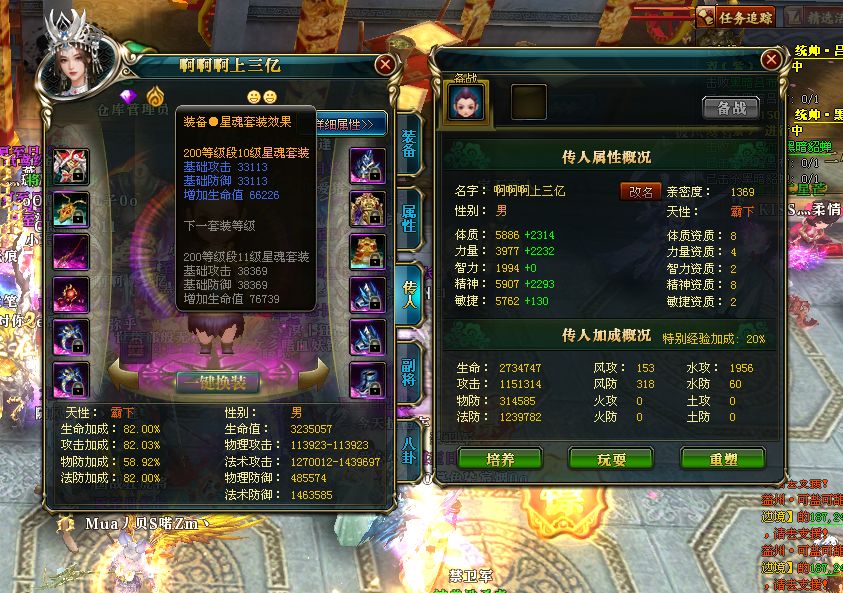Click the purple diamond gem icon
Viewport: 843px width, 593px height.
128,96
